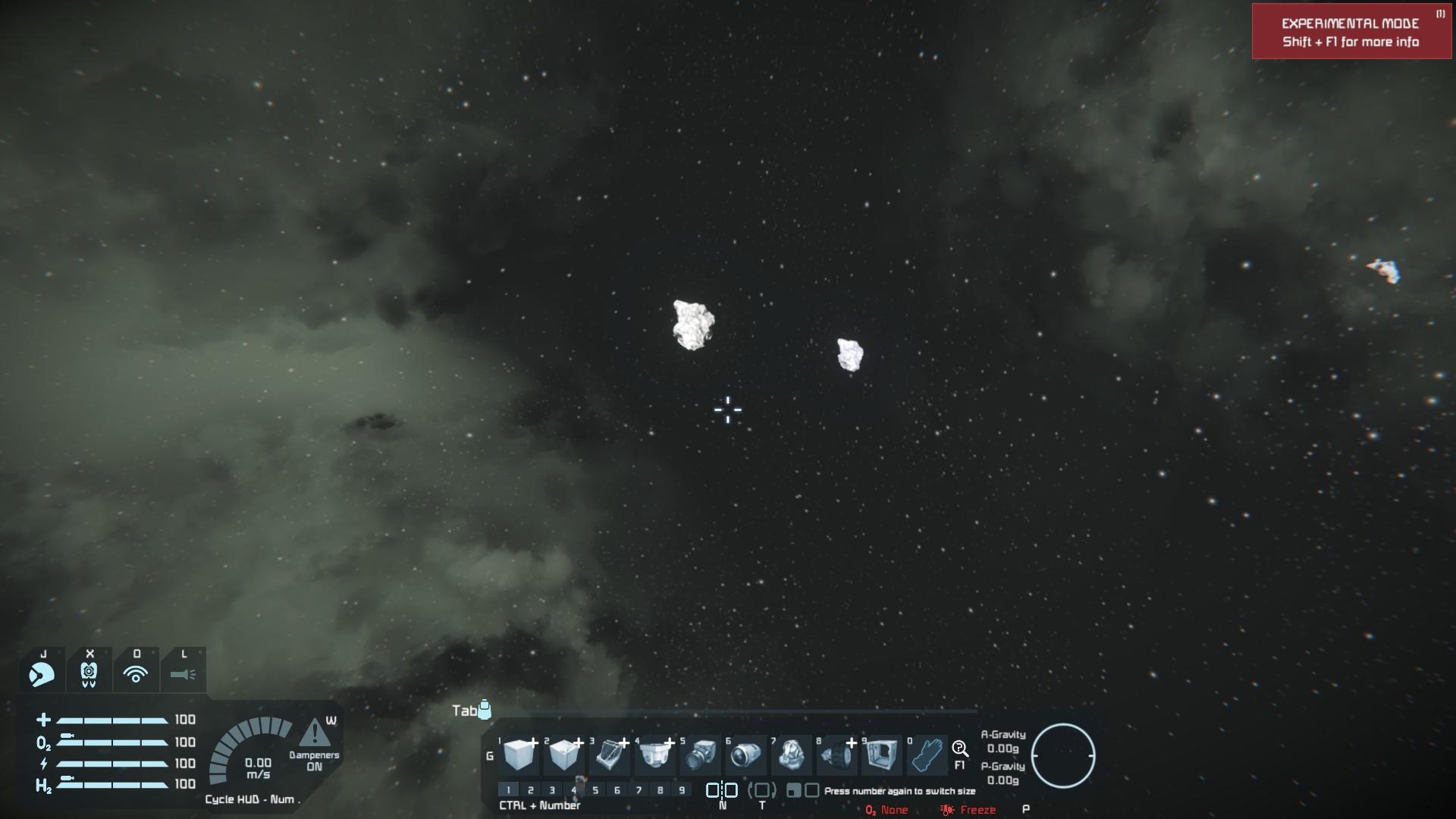This screenshot has height=819, width=1456.
Task: Click the symmetry mode icon above N
Action: point(721,790)
